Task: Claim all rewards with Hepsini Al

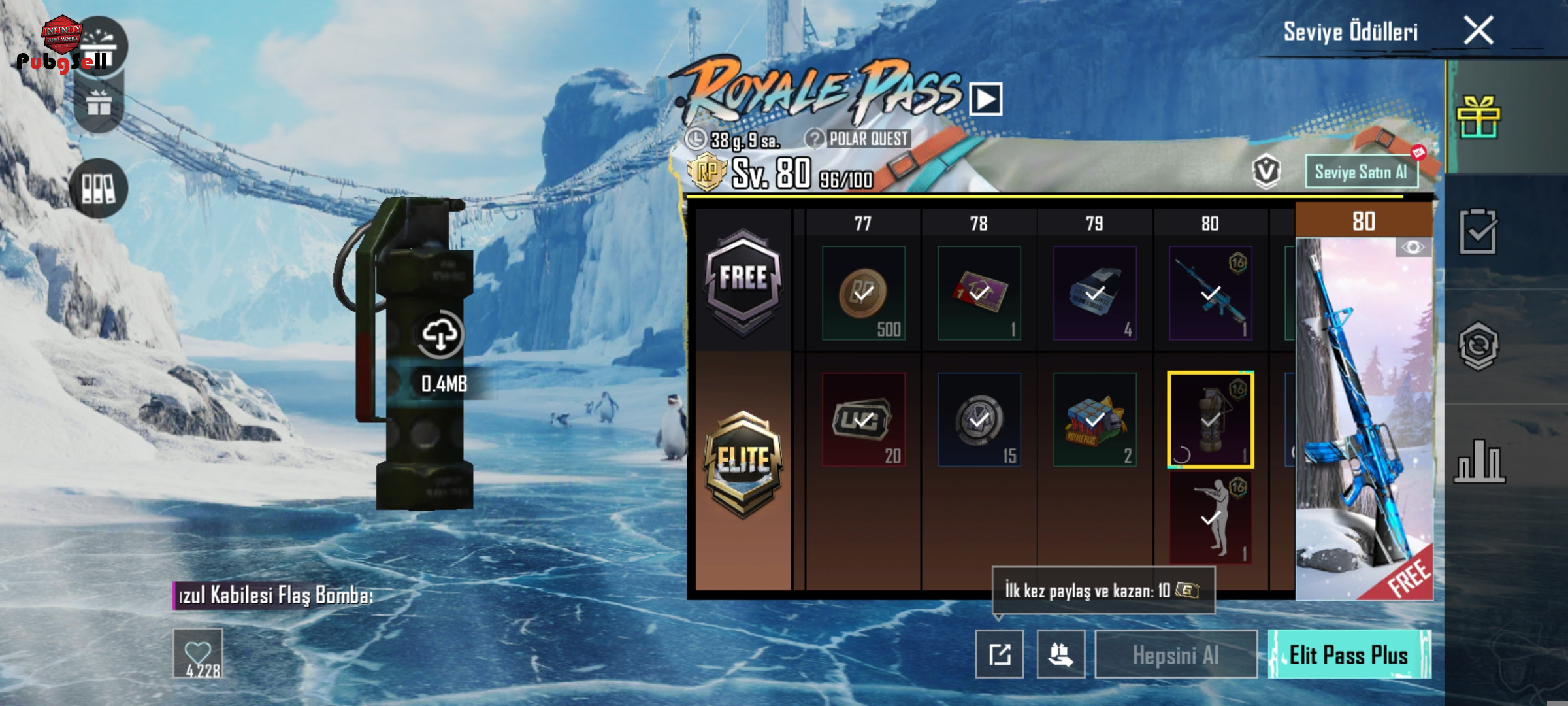Action: 1176,654
